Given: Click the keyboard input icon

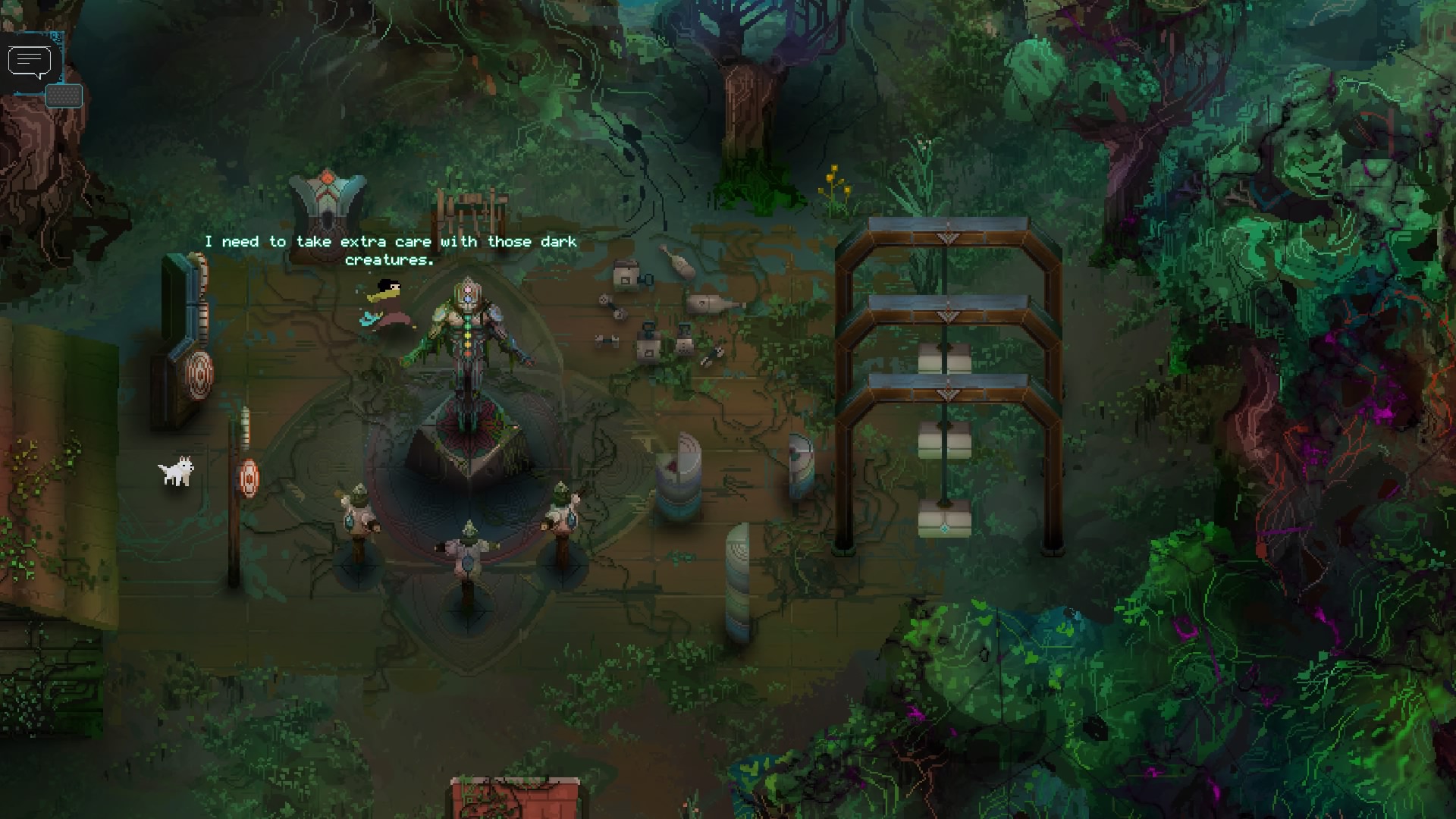Looking at the screenshot, I should coord(64,96).
